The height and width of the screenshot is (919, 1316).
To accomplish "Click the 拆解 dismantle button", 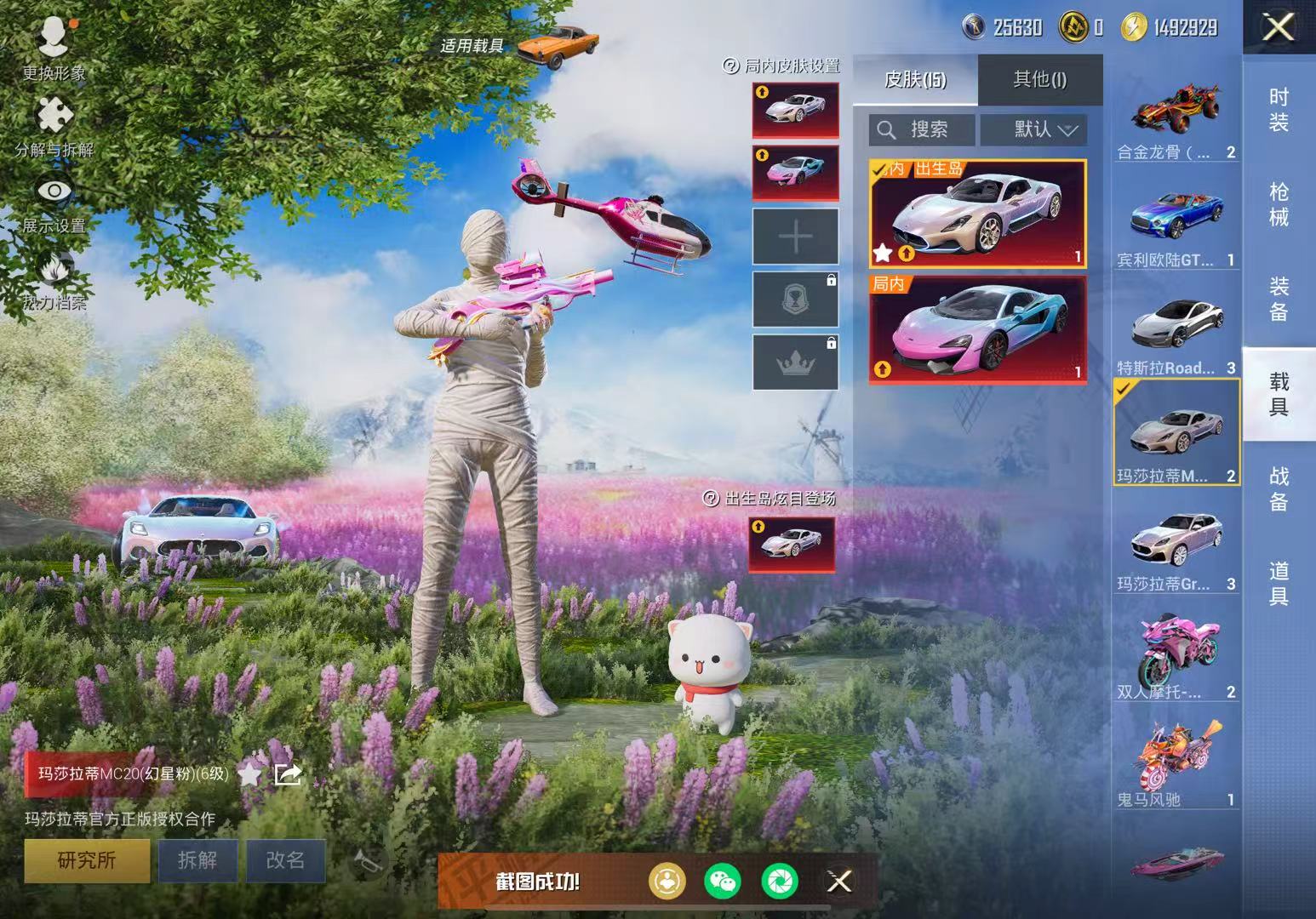I will (x=197, y=860).
